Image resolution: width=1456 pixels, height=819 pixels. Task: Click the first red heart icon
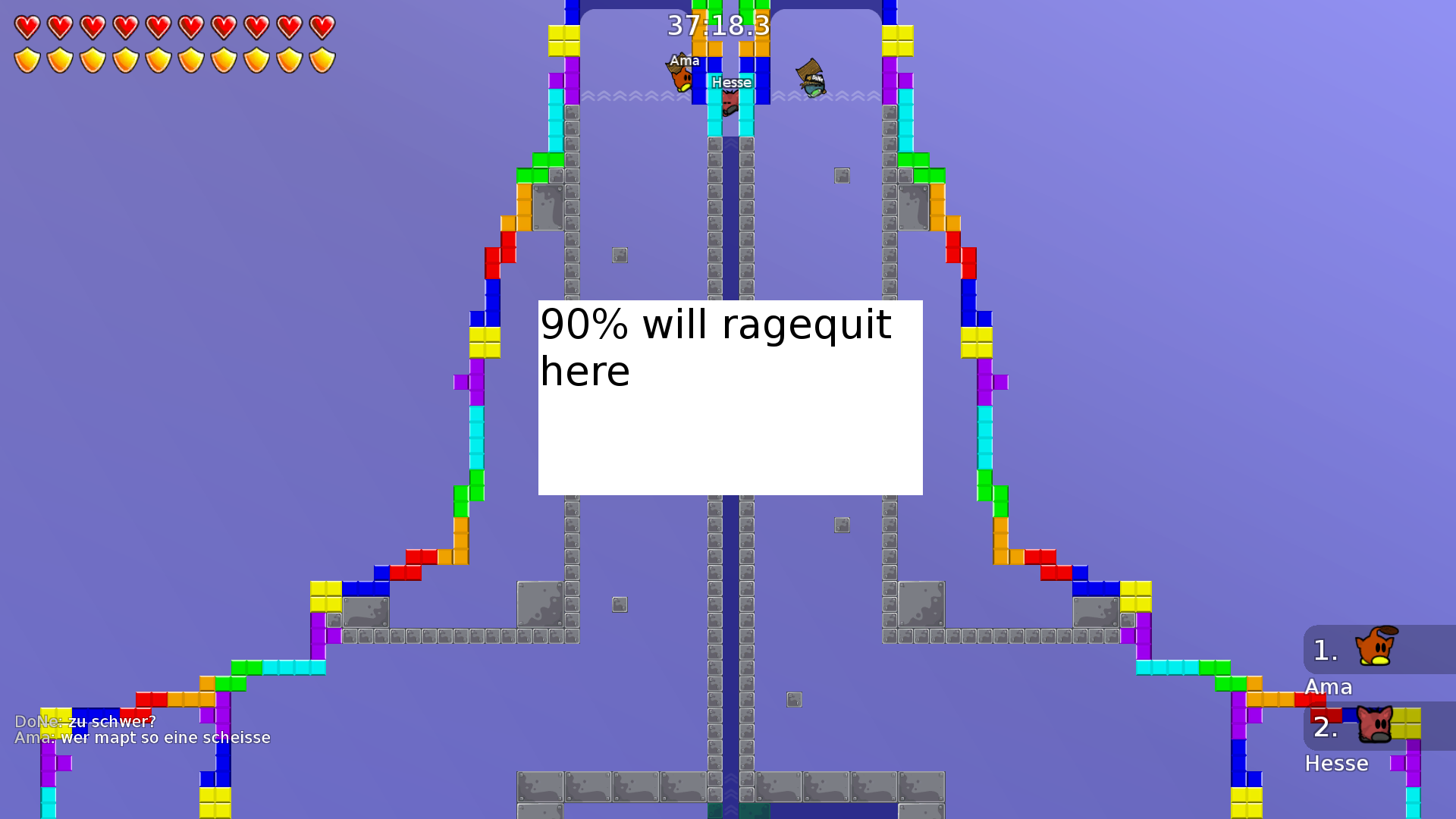coord(27,27)
